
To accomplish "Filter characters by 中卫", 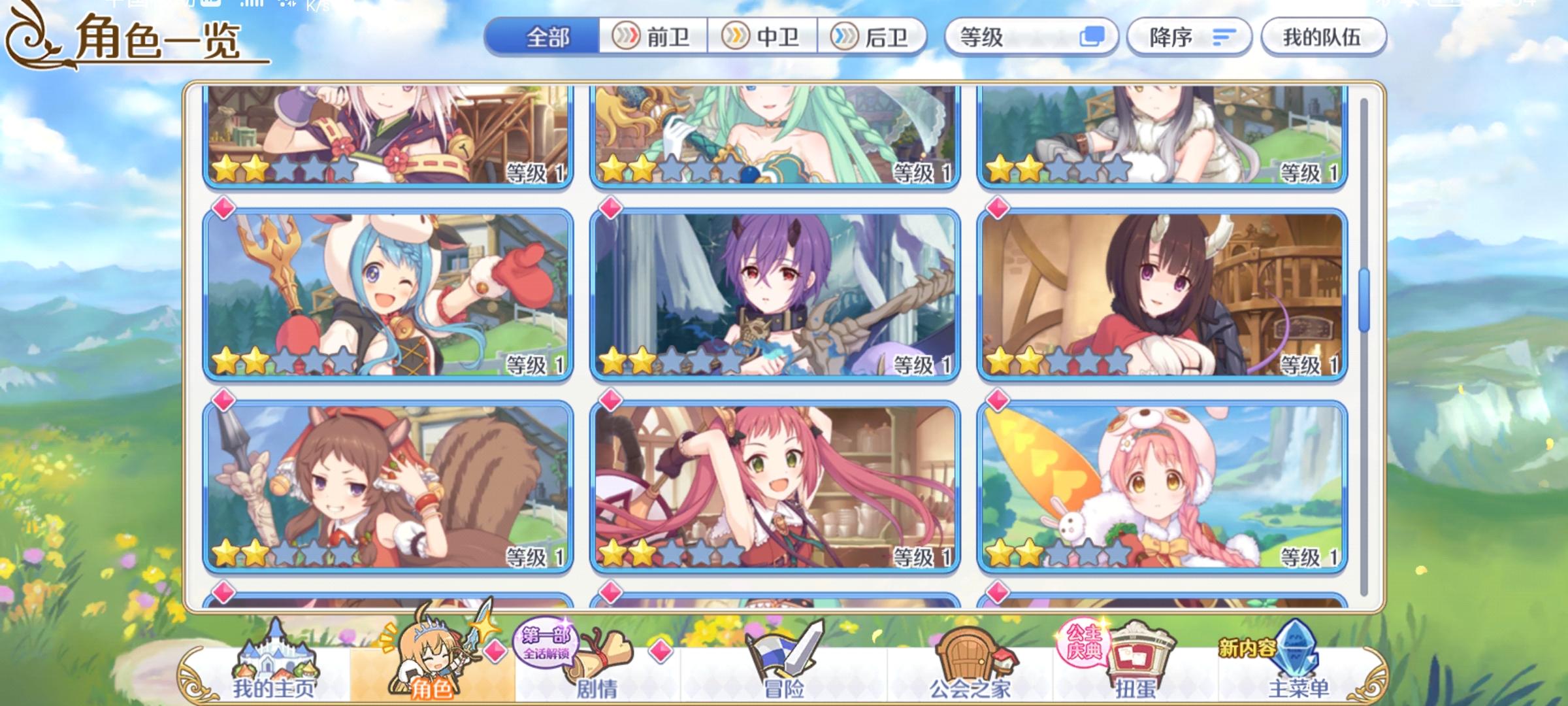I will pos(763,37).
